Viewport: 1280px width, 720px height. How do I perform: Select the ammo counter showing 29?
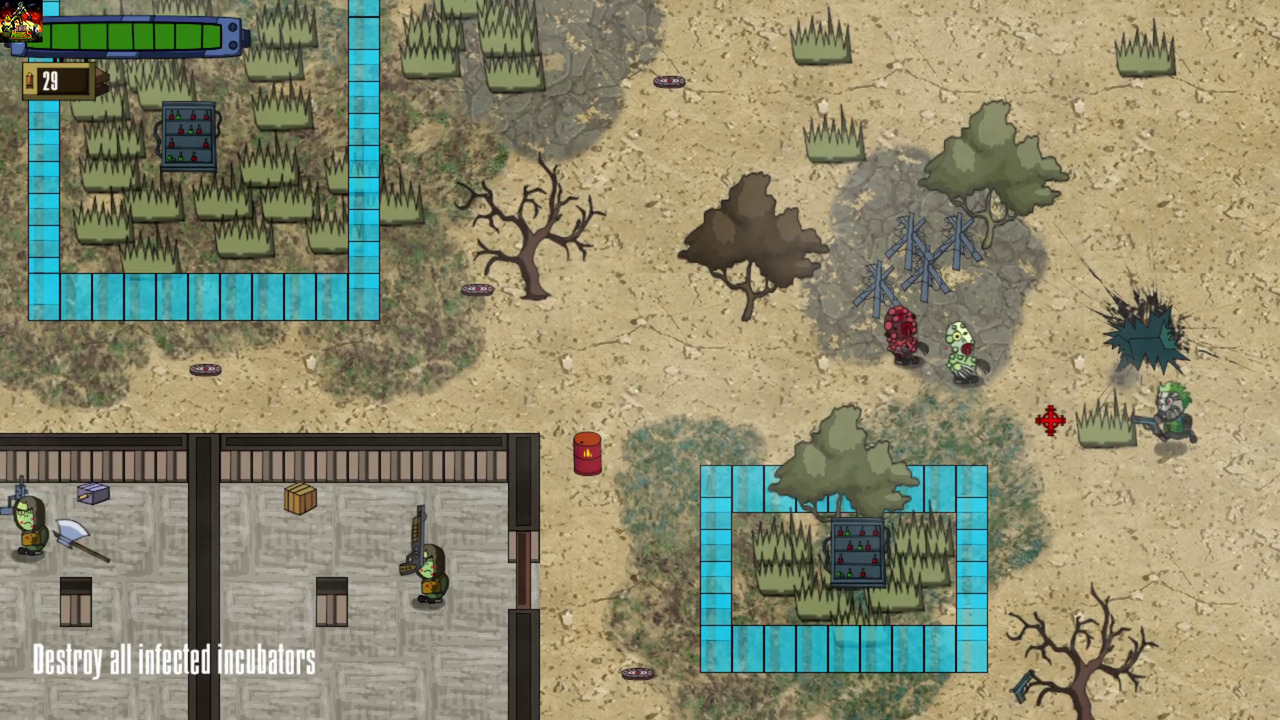(x=52, y=82)
